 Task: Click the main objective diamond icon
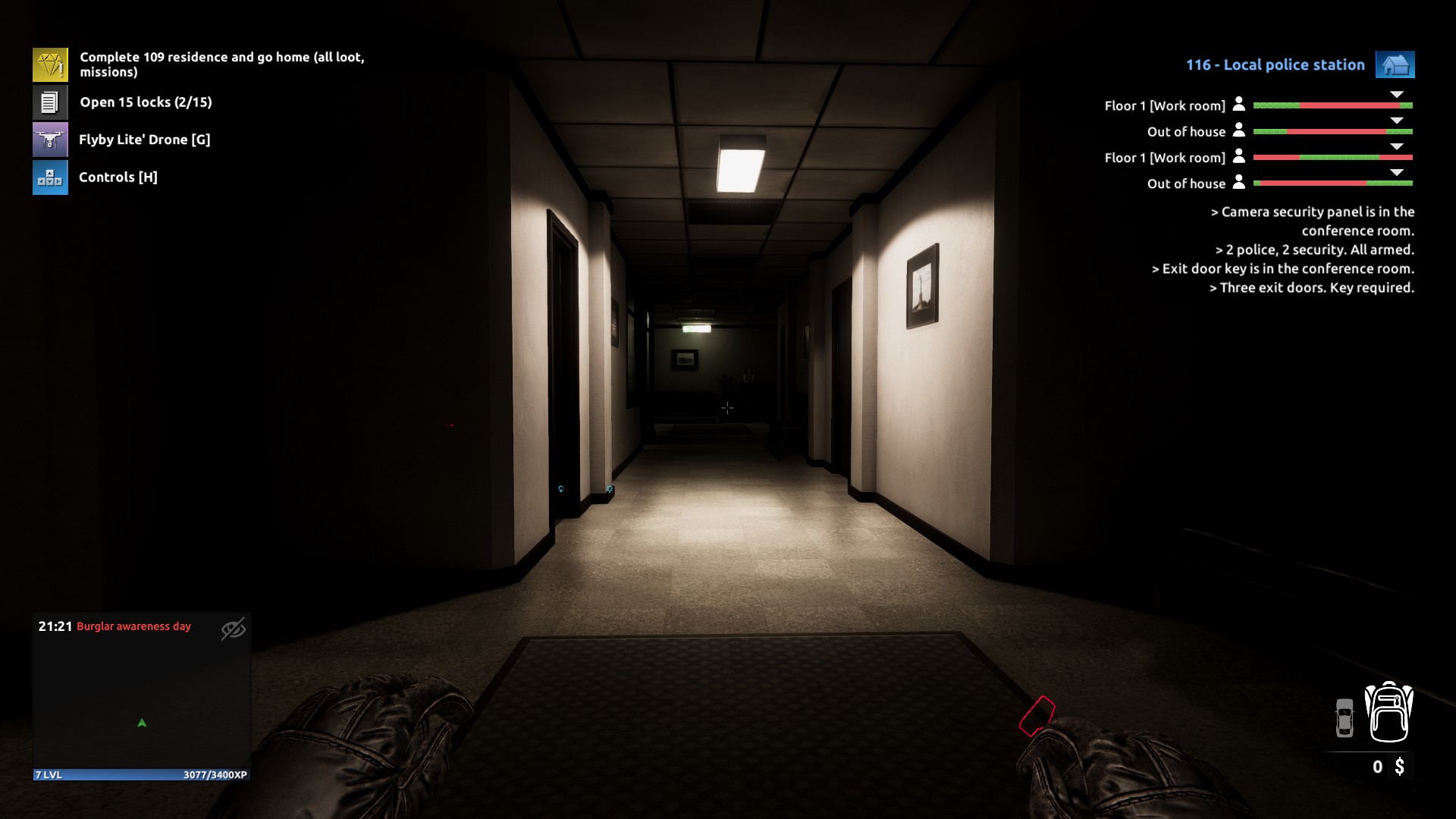click(49, 64)
